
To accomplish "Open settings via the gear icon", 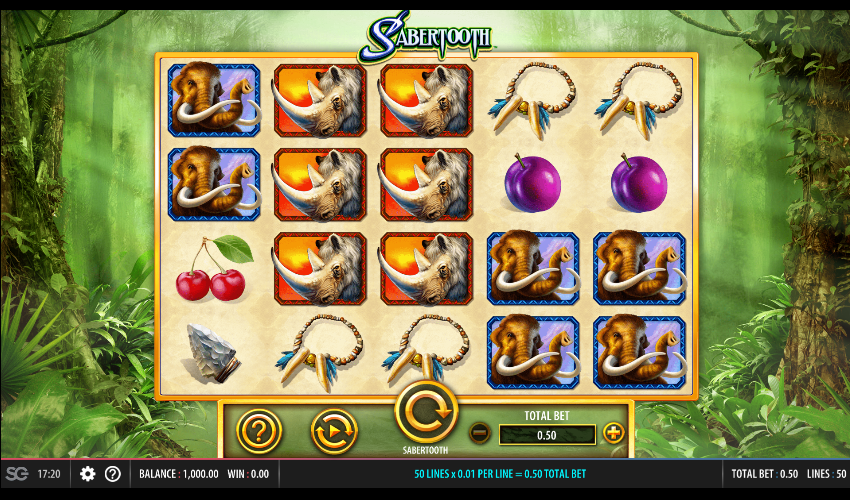I will point(88,473).
